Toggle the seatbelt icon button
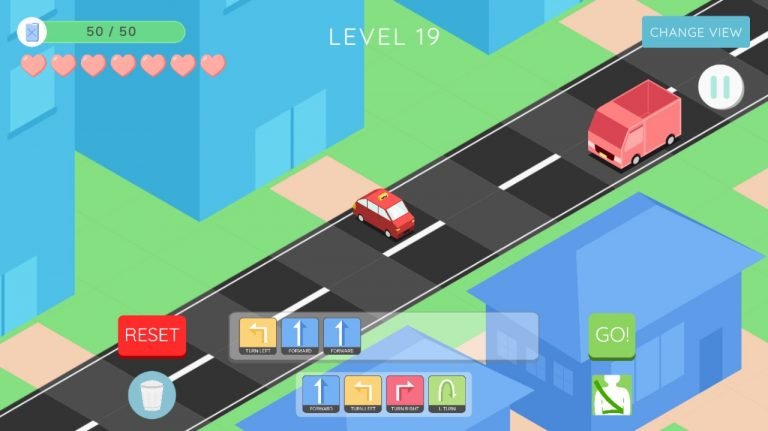 611,394
